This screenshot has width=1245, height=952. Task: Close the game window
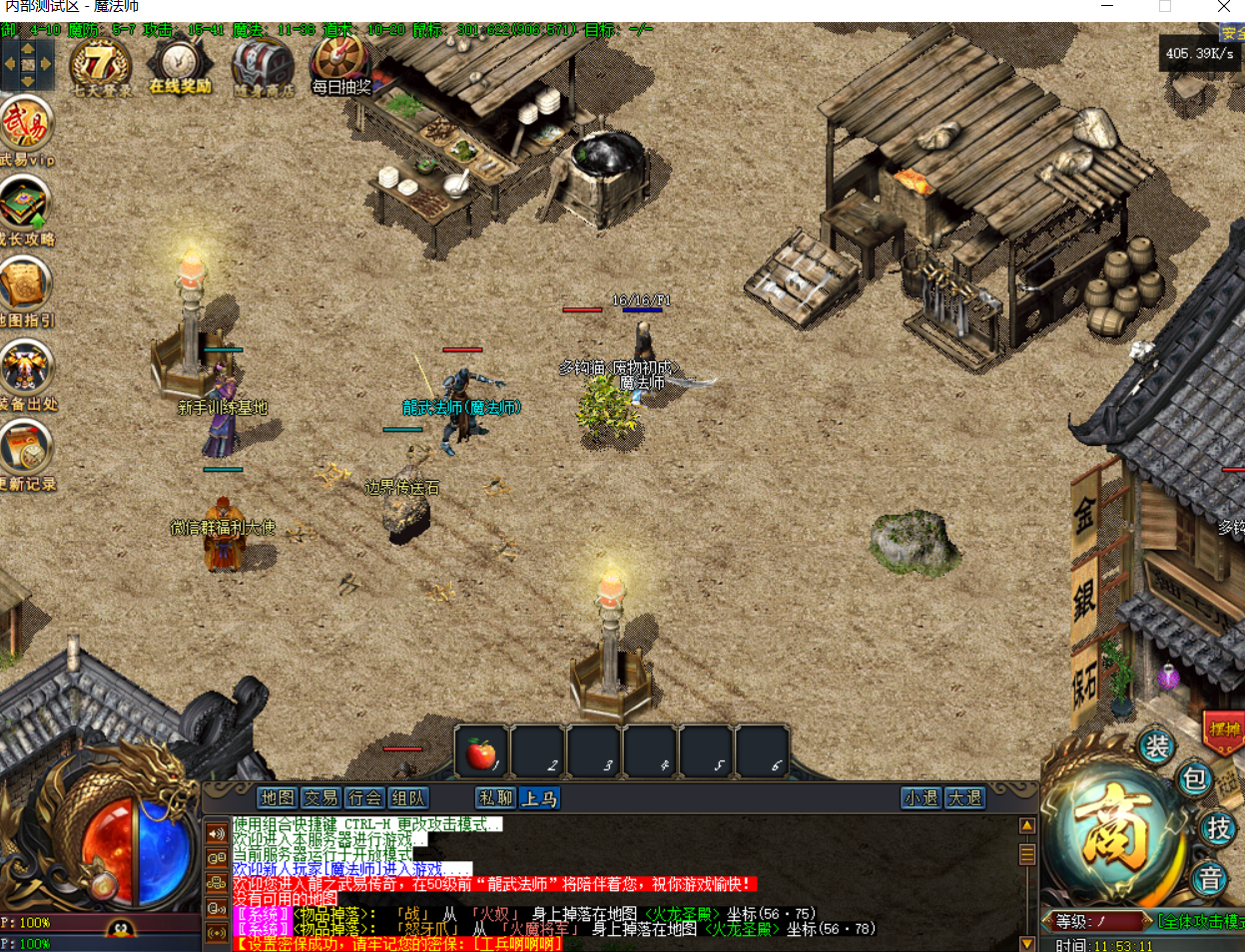1224,7
